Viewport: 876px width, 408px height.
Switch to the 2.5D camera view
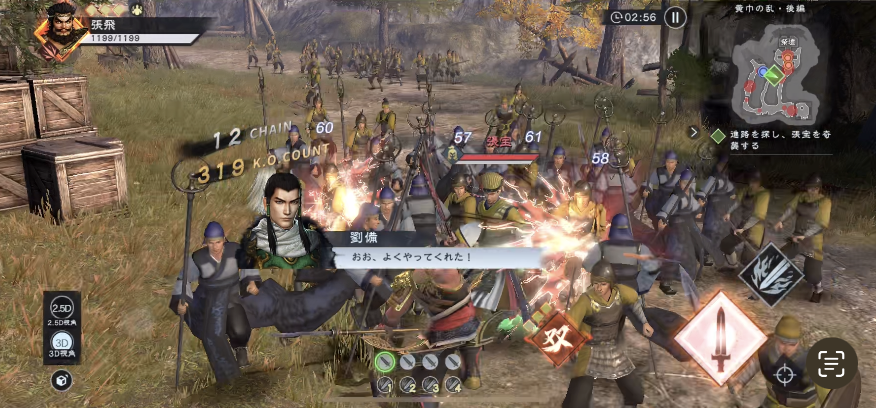pos(62,309)
